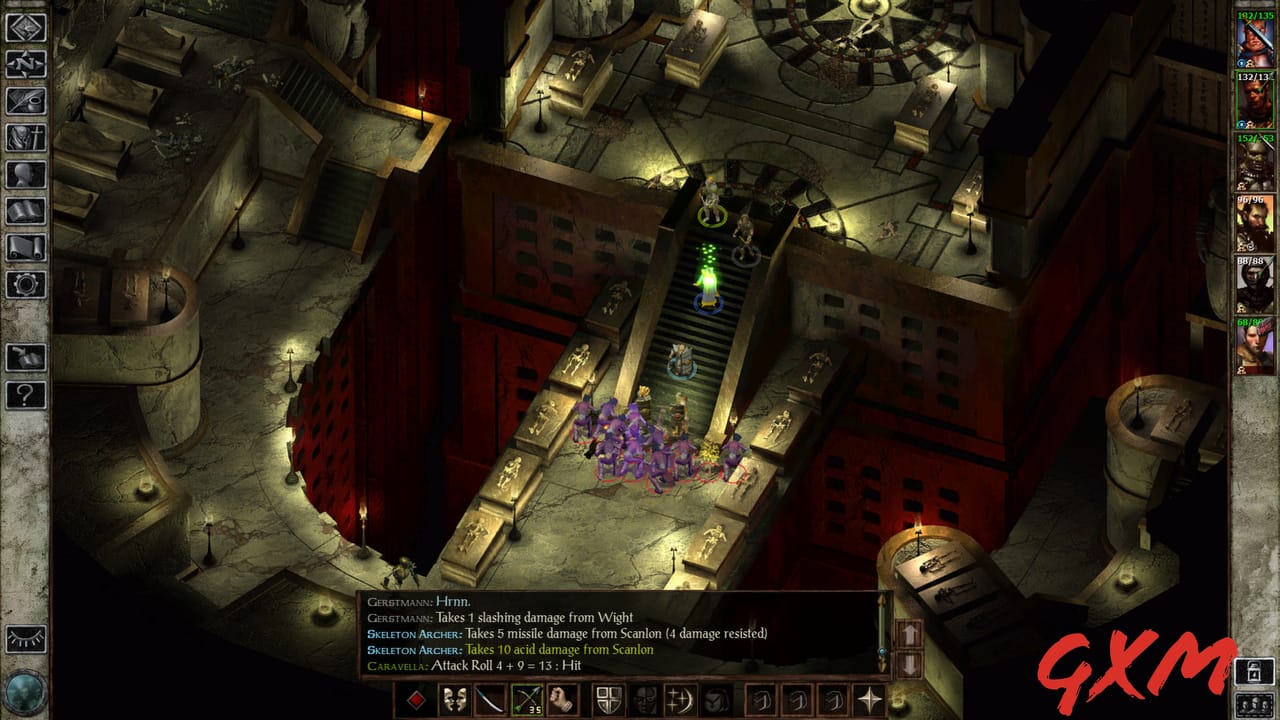
Task: Toggle party AI with the closed eye button
Action: point(23,638)
